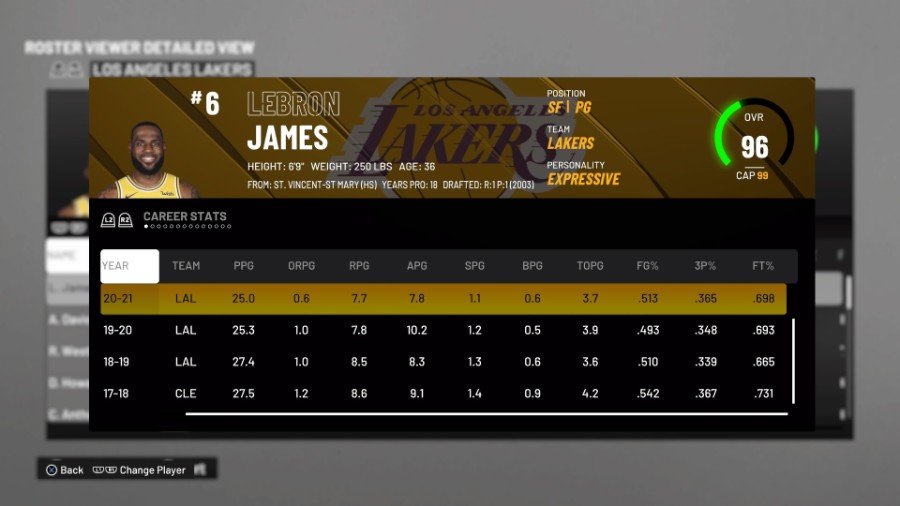Go Back from the player card
Screen dimensions: 900x506
click(65, 469)
